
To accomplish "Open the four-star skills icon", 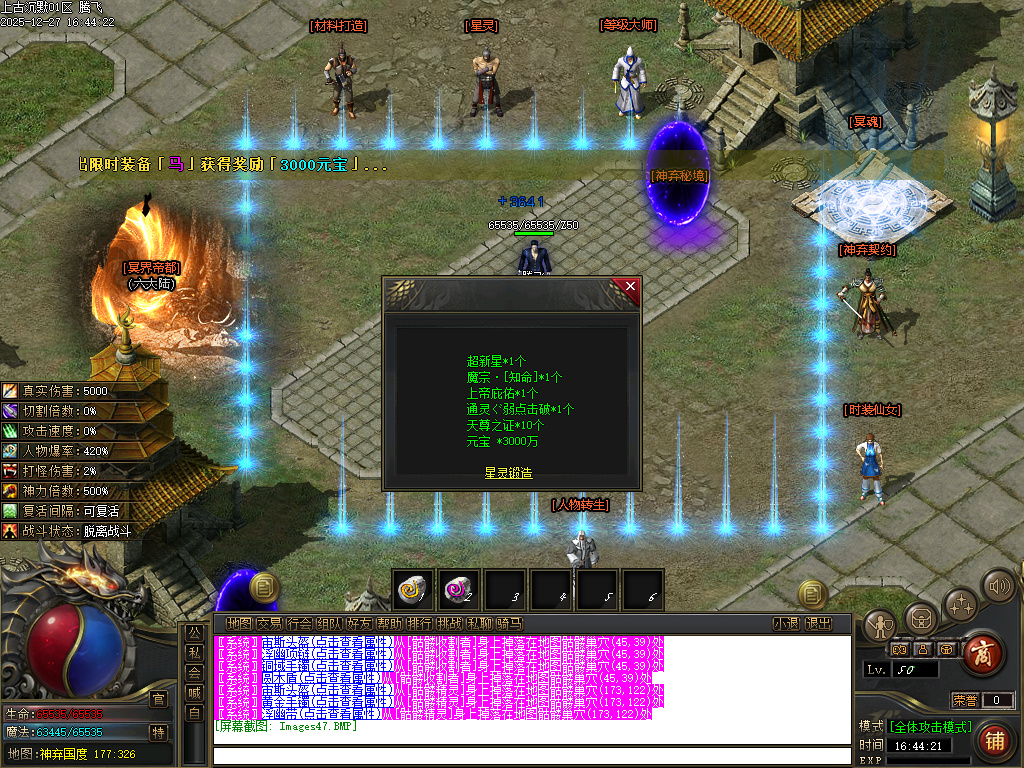I will click(x=960, y=604).
